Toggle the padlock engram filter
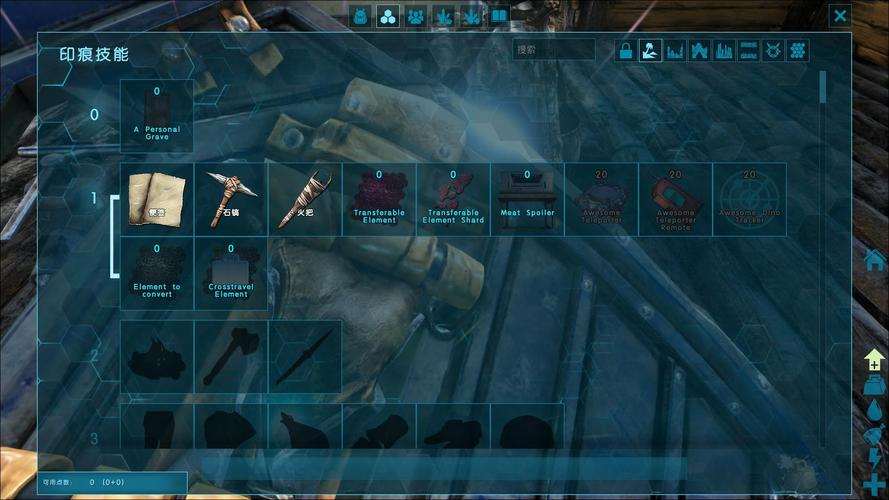The width and height of the screenshot is (889, 500). [x=626, y=51]
